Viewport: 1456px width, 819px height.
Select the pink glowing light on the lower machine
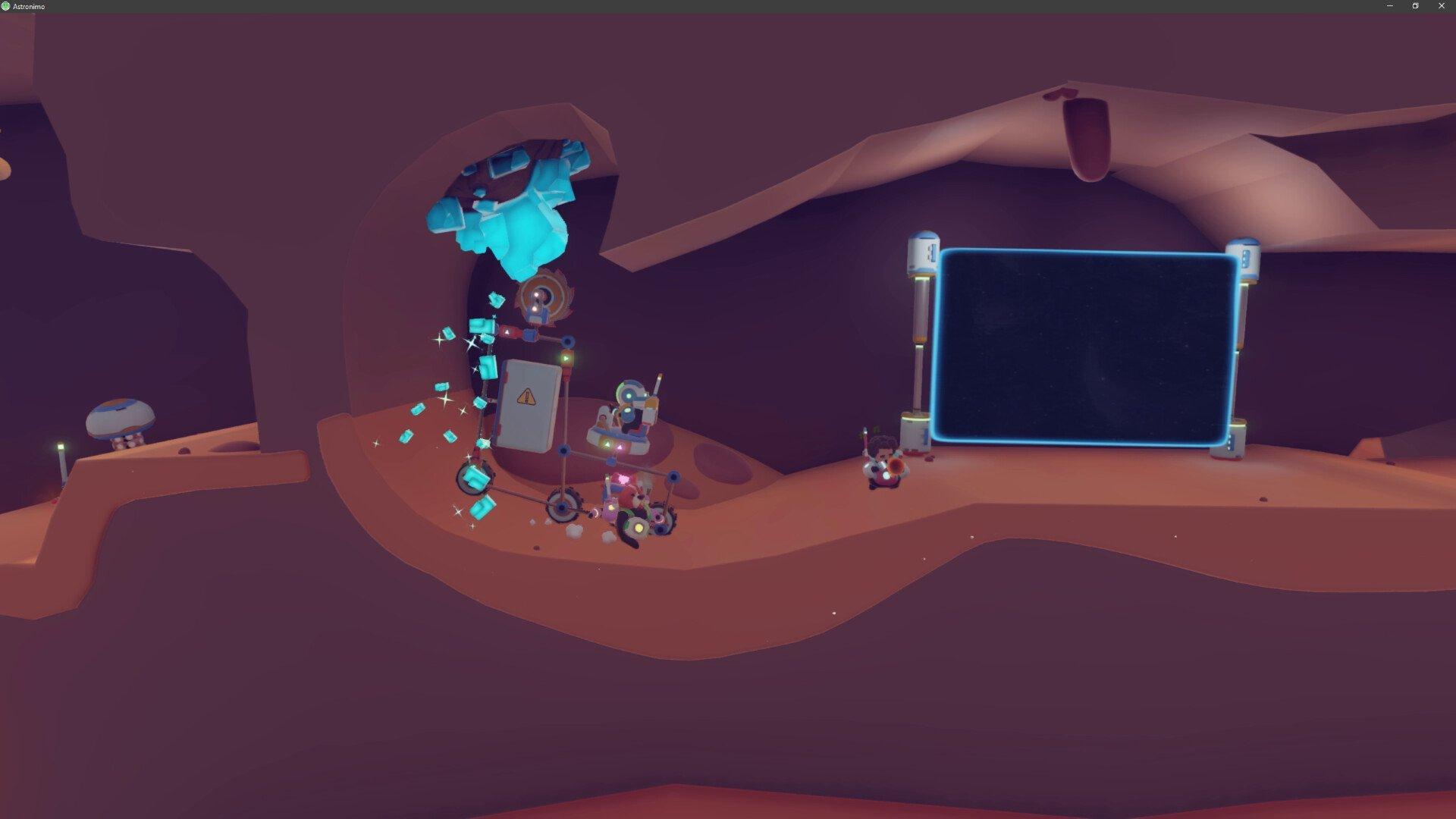click(623, 479)
